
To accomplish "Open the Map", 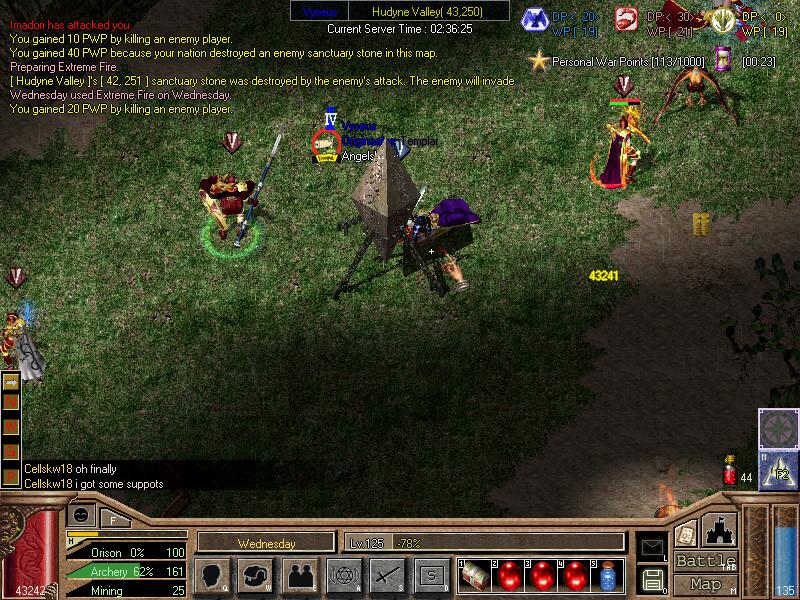I will [706, 584].
